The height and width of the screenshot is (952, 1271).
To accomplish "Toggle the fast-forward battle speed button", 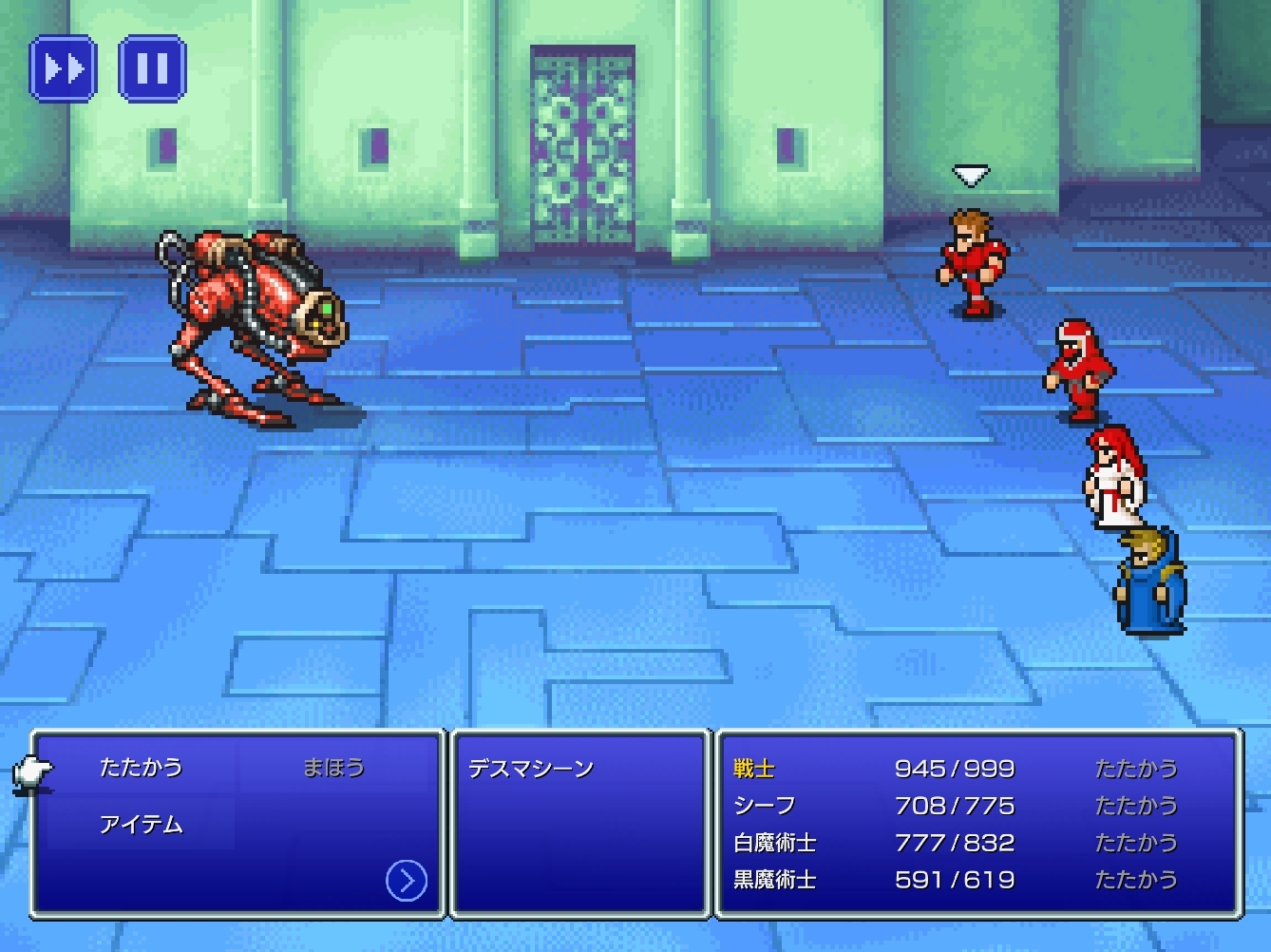I will pyautogui.click(x=63, y=68).
